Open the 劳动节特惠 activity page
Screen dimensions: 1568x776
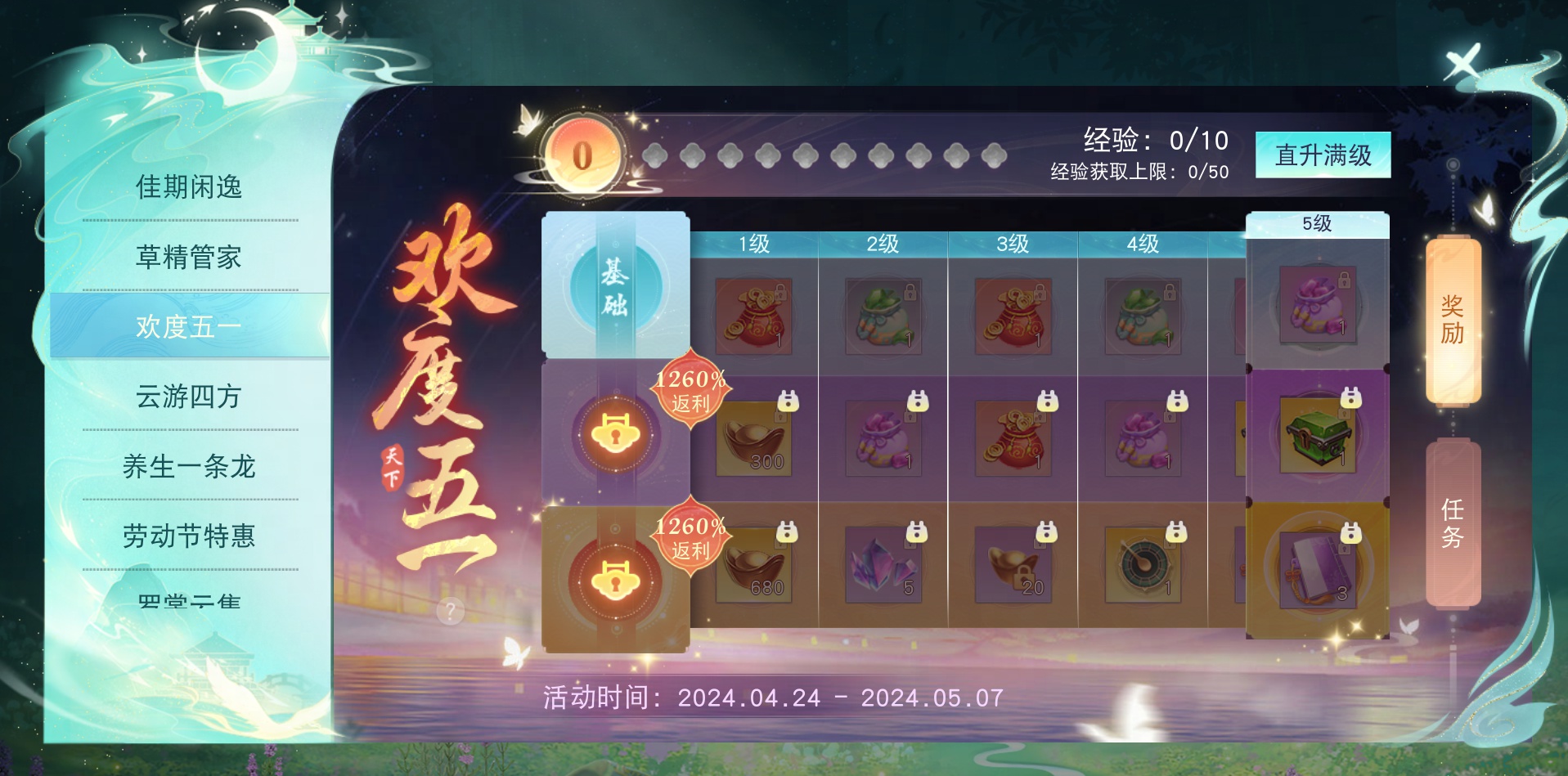tap(187, 536)
